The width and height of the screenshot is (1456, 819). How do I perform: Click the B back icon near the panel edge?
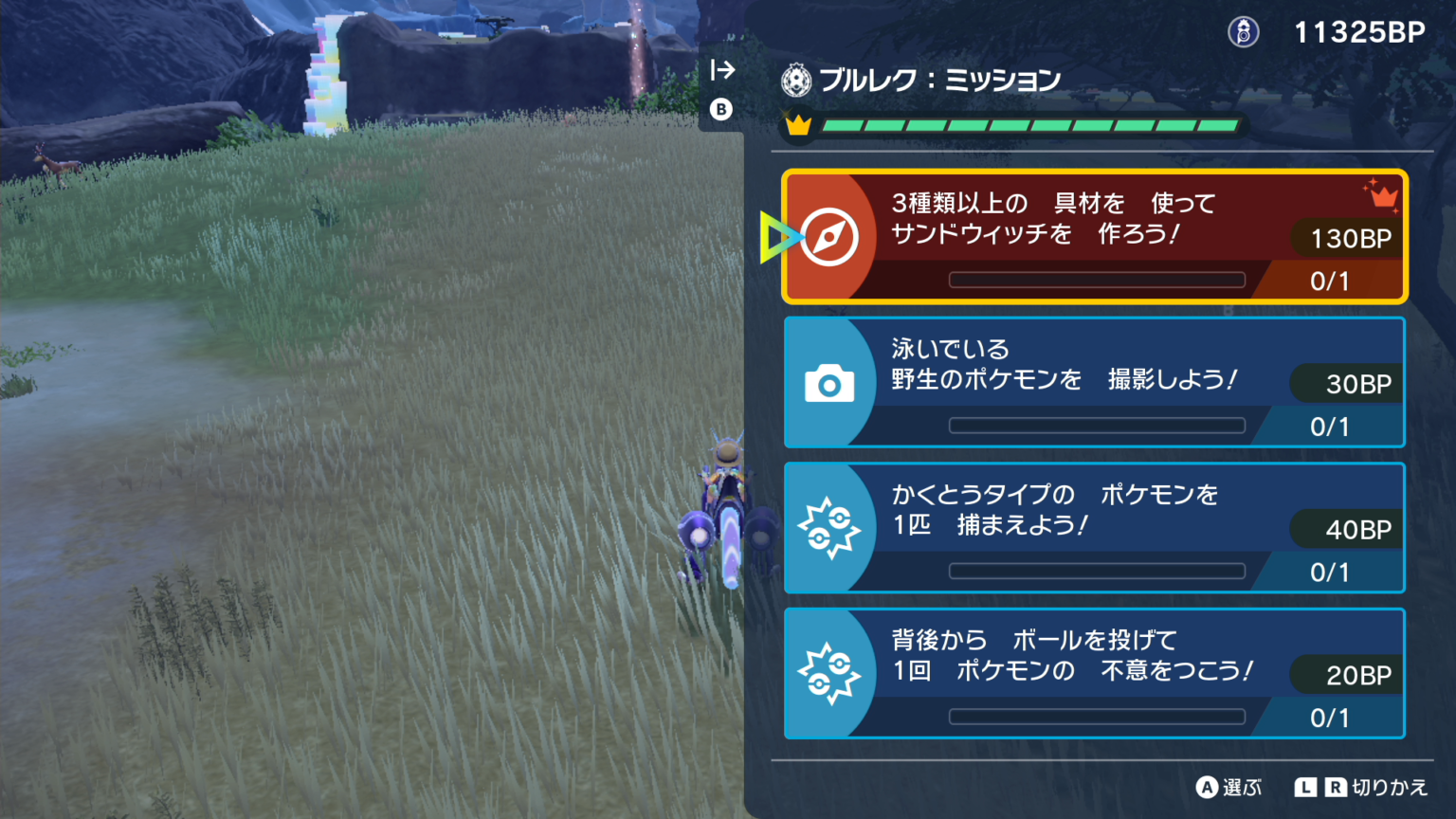coord(722,110)
